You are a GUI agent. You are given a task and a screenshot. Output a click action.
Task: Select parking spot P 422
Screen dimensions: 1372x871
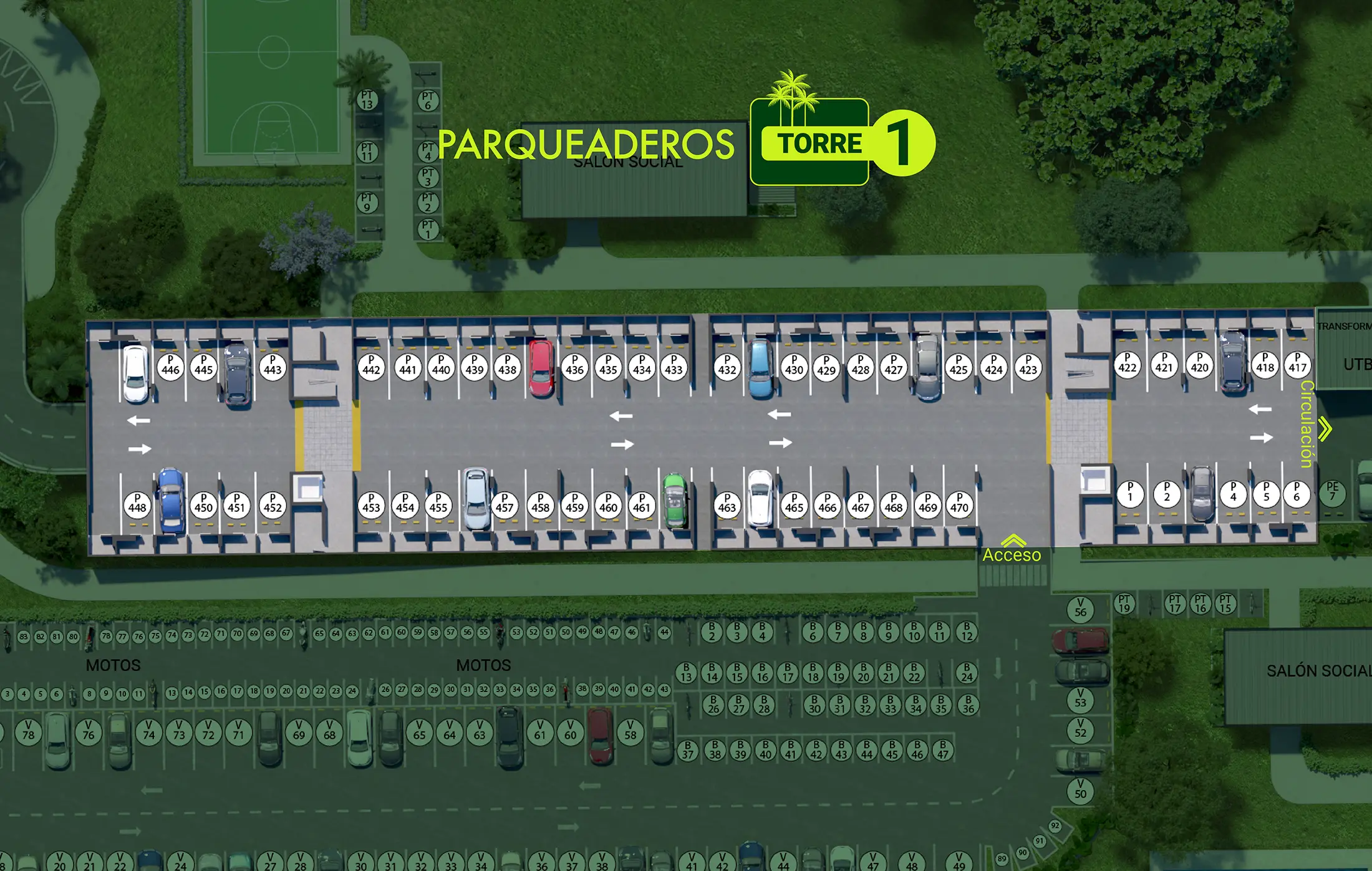pos(1128,364)
